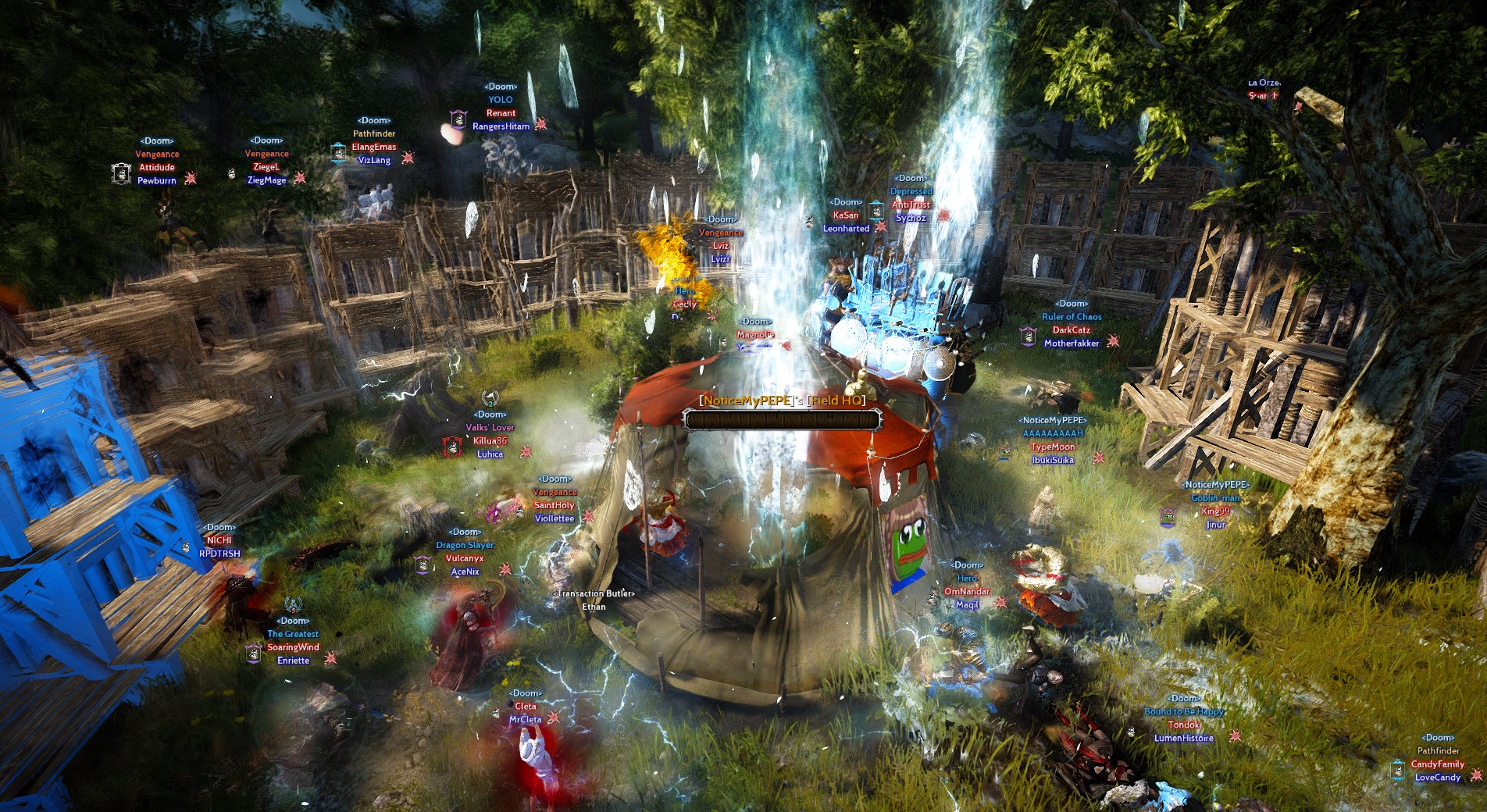This screenshot has width=1487, height=812.
Task: Click the guild emblem beside Pewburrn's name
Action: pyautogui.click(x=120, y=173)
